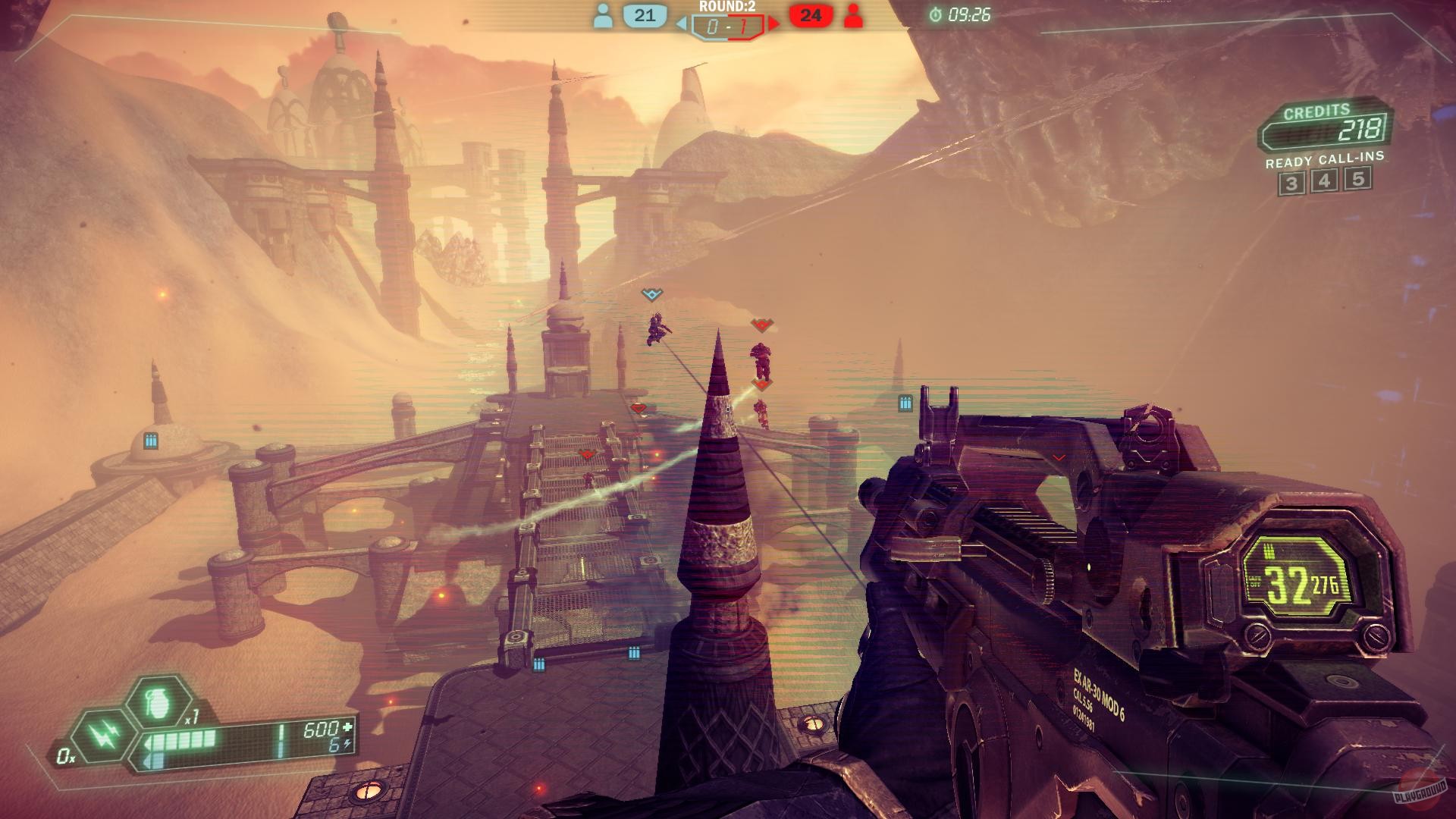Click the red chevron marker above the enemy
Image resolution: width=1456 pixels, height=819 pixels.
click(762, 325)
